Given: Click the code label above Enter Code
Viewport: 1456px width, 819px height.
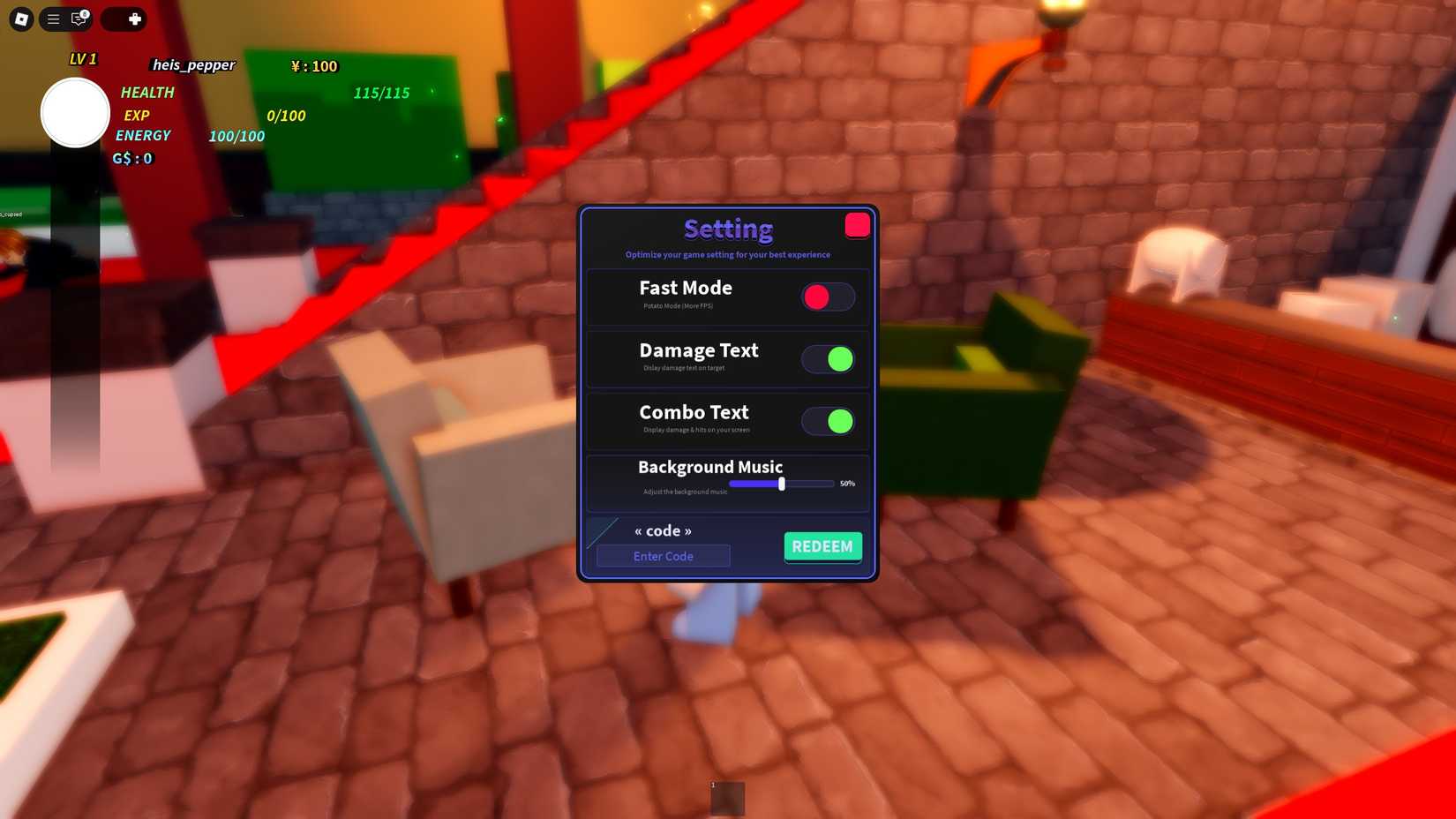Looking at the screenshot, I should tap(663, 530).
